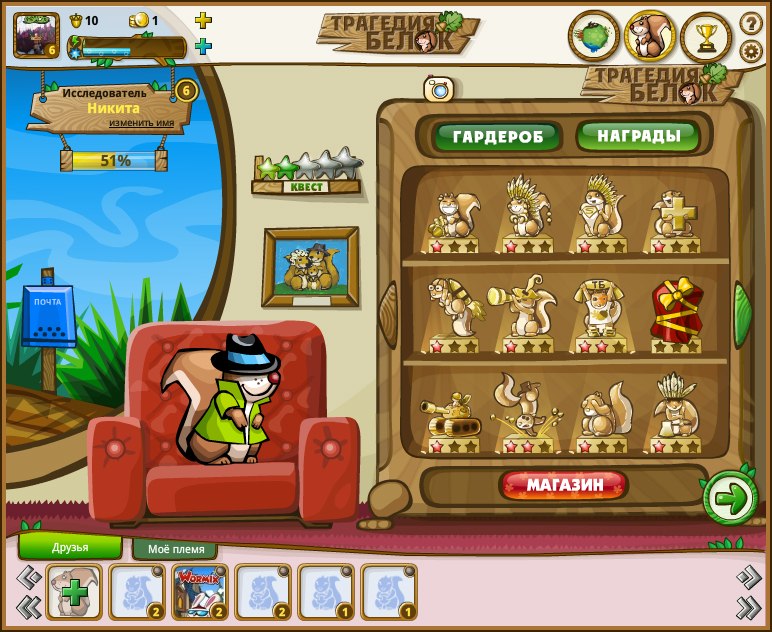Screen dimensions: 772x632
Task: Switch to the Моё племя tab
Action: click(x=175, y=549)
